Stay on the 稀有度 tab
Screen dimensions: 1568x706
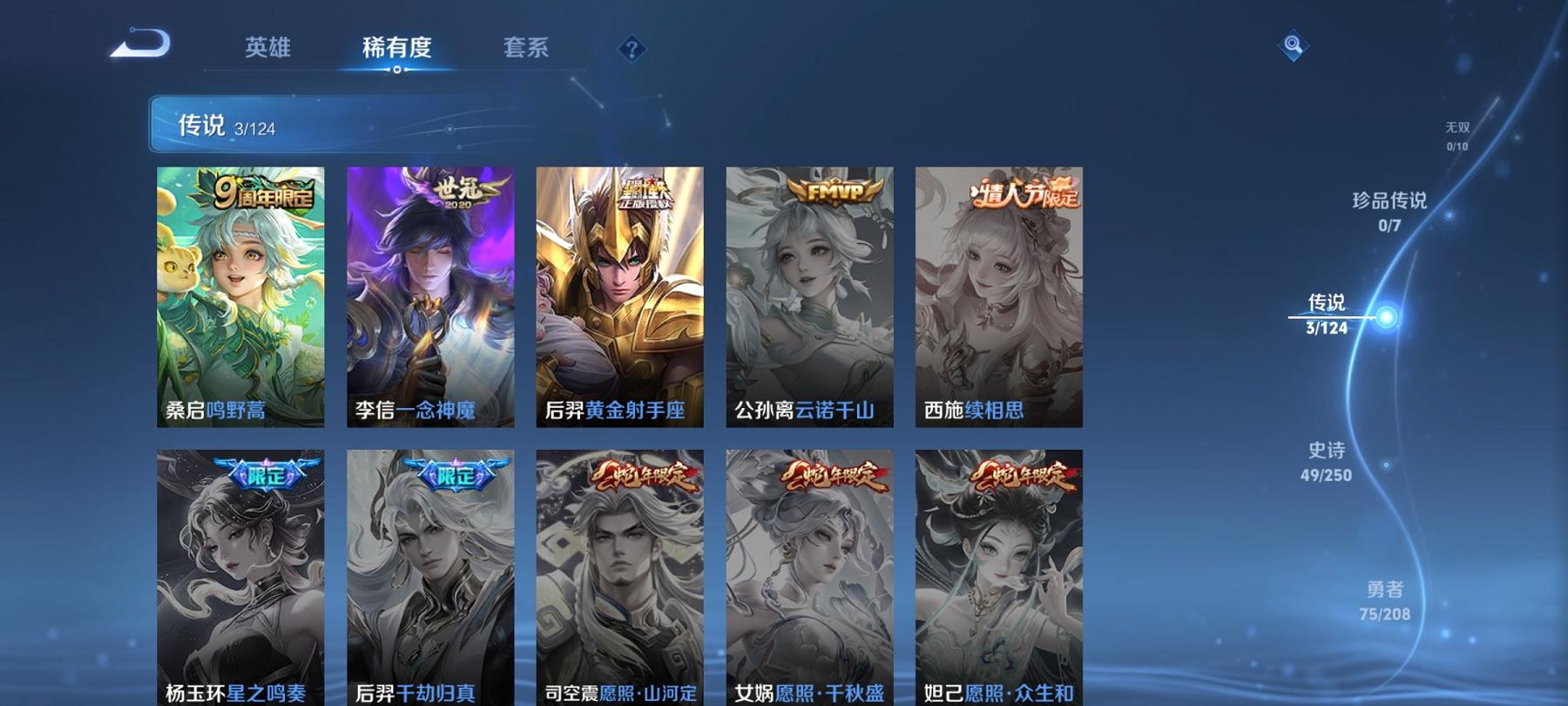396,50
